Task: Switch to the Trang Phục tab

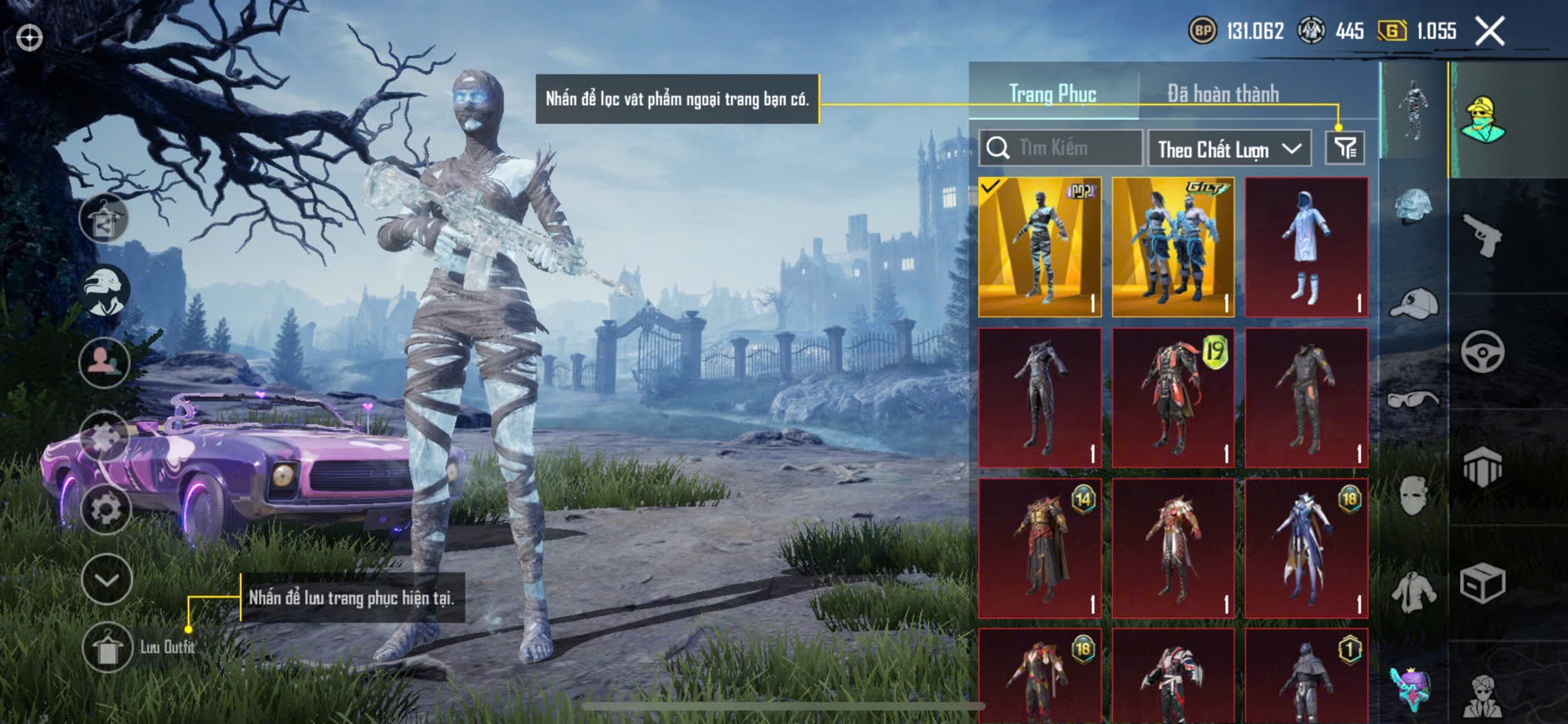Action: pos(1052,94)
